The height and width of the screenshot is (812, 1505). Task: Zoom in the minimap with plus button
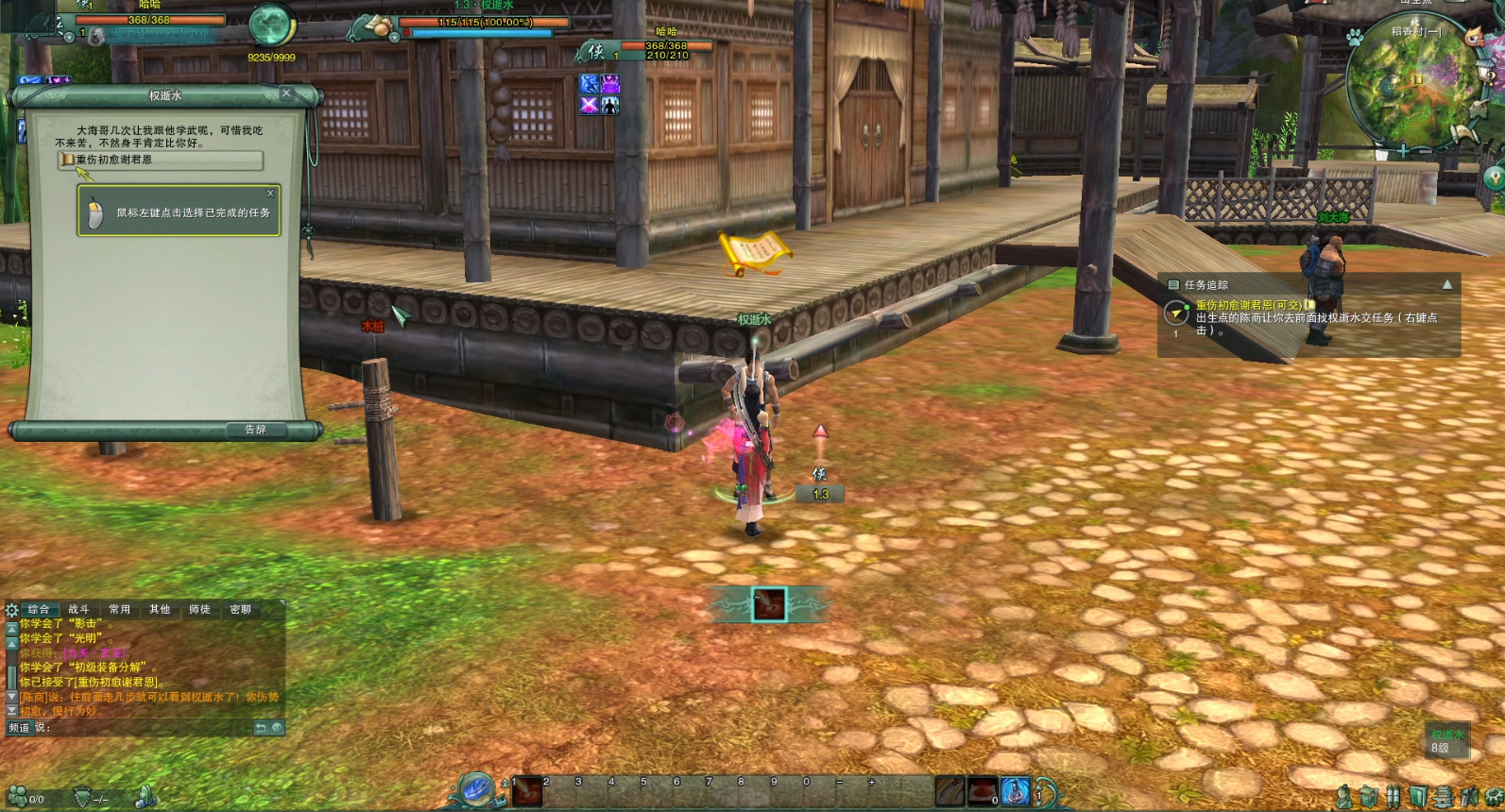pos(1403,151)
